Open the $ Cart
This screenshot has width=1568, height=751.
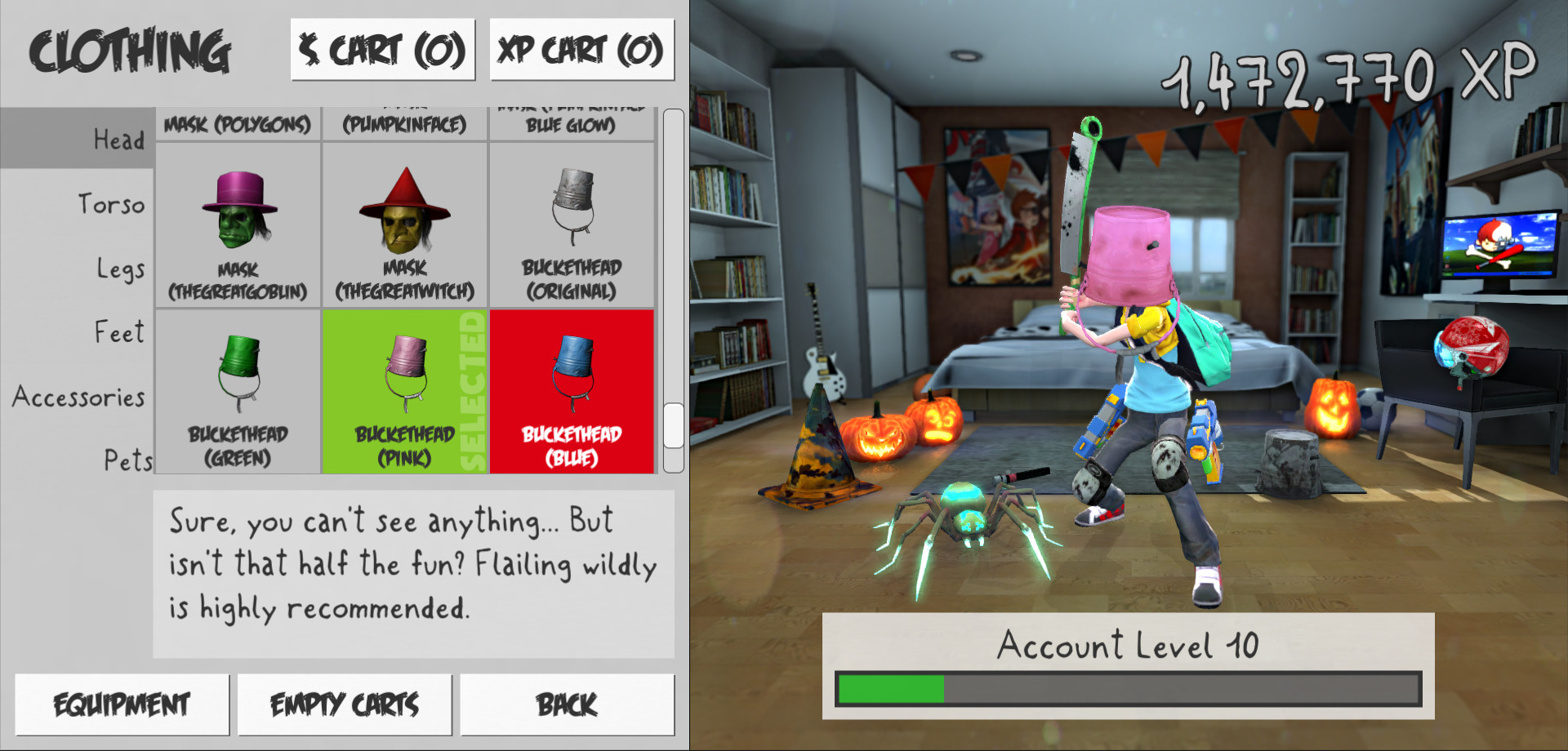[x=382, y=49]
